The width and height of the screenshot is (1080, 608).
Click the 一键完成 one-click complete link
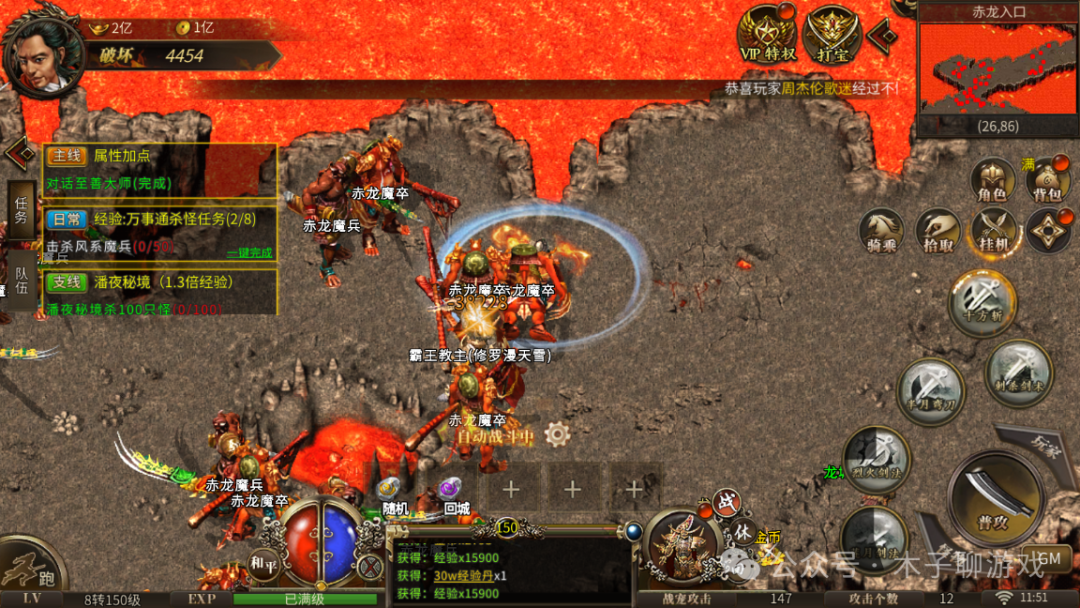[x=248, y=253]
